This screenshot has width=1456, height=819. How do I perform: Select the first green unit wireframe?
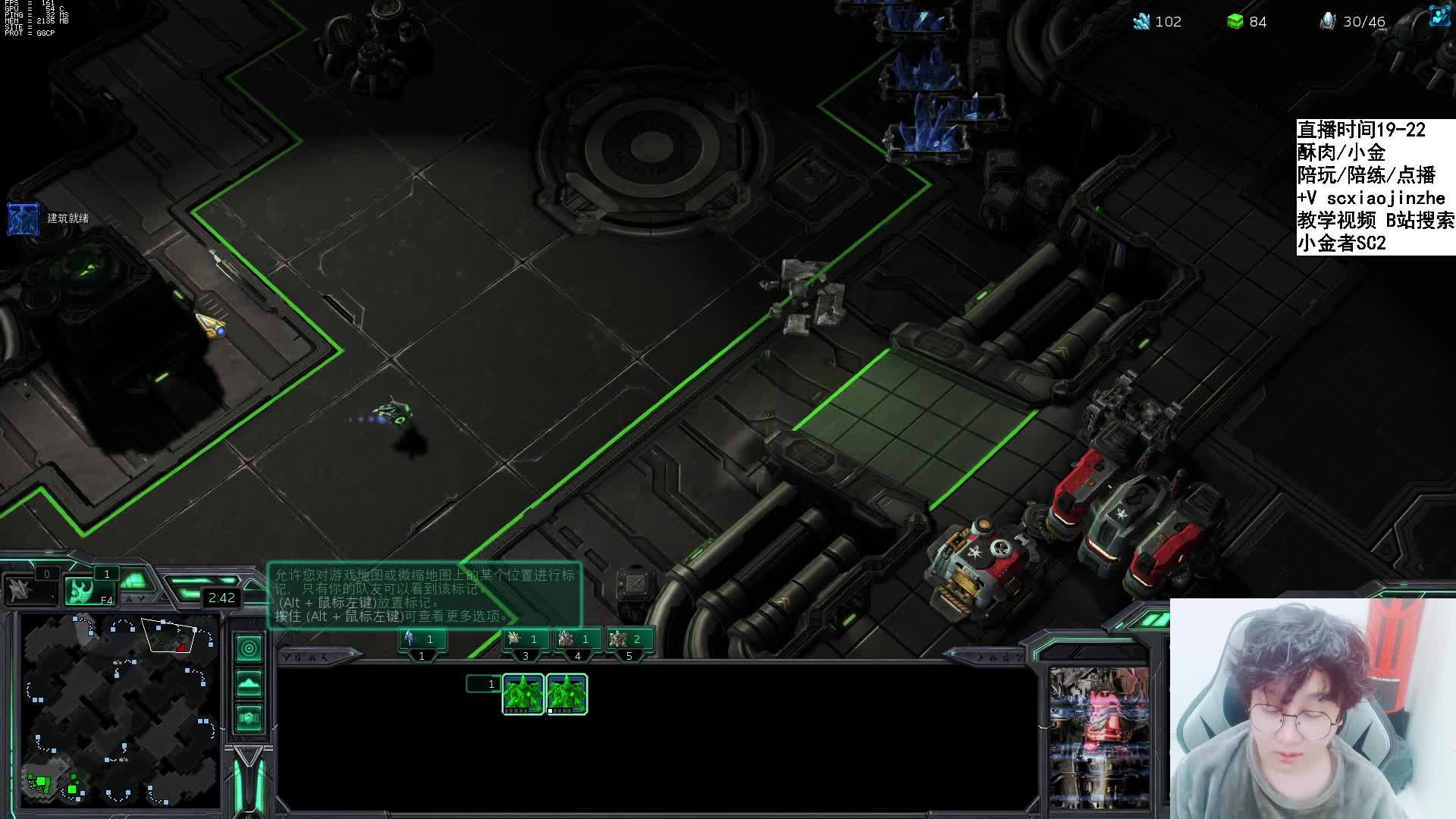(x=523, y=694)
